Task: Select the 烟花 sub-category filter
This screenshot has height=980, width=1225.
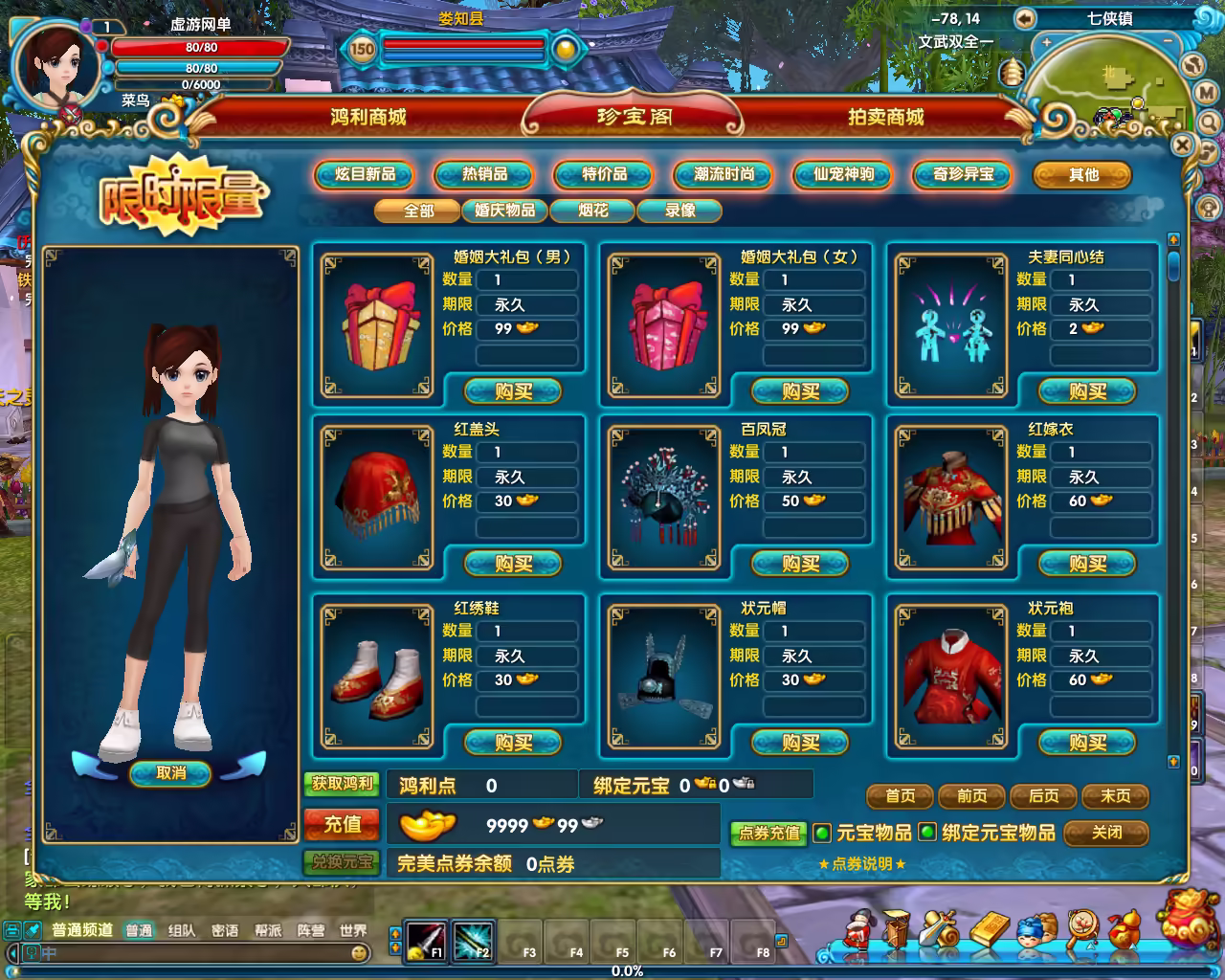Action: [x=593, y=210]
